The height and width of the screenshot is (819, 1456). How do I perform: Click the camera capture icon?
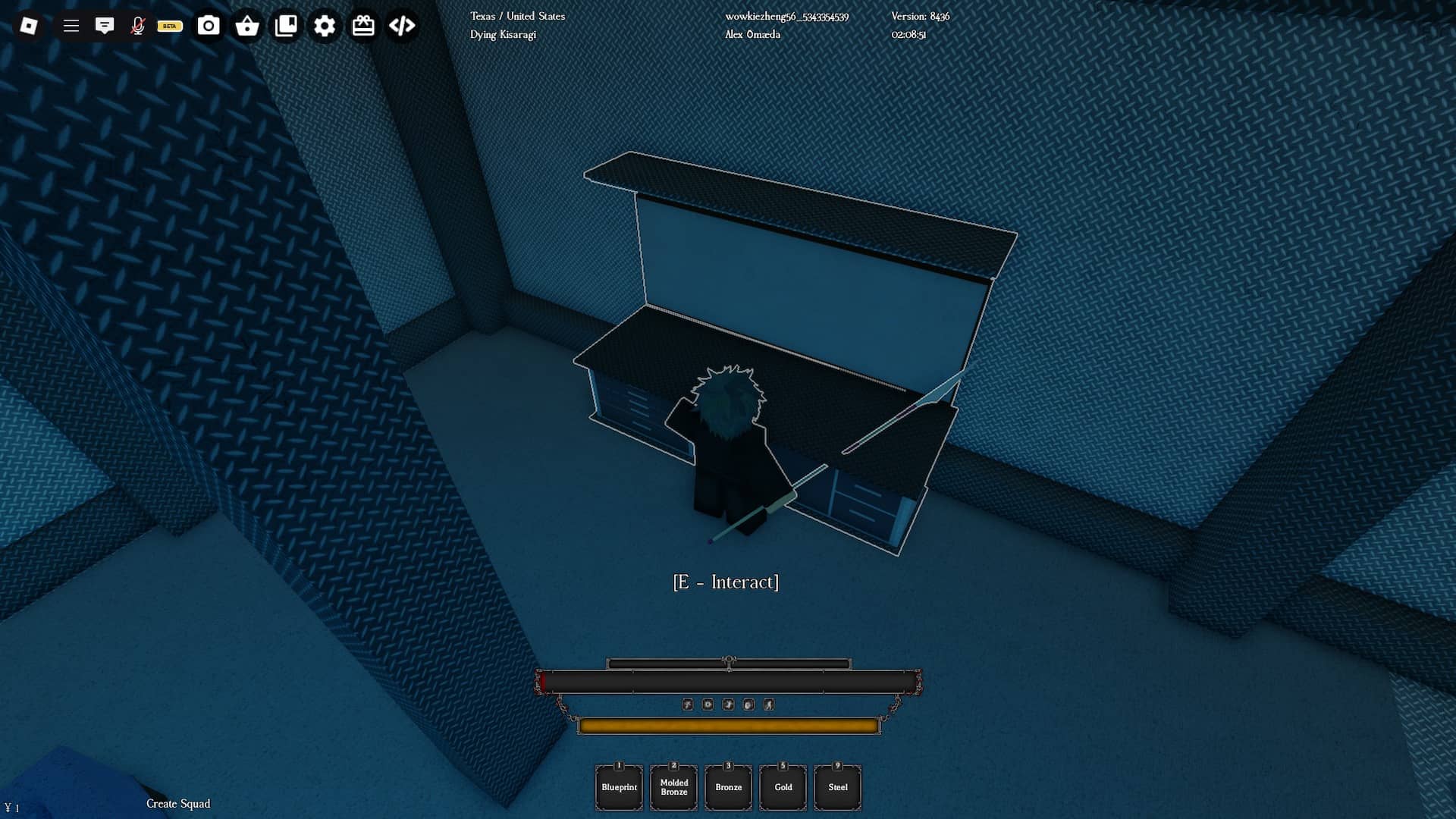tap(209, 25)
